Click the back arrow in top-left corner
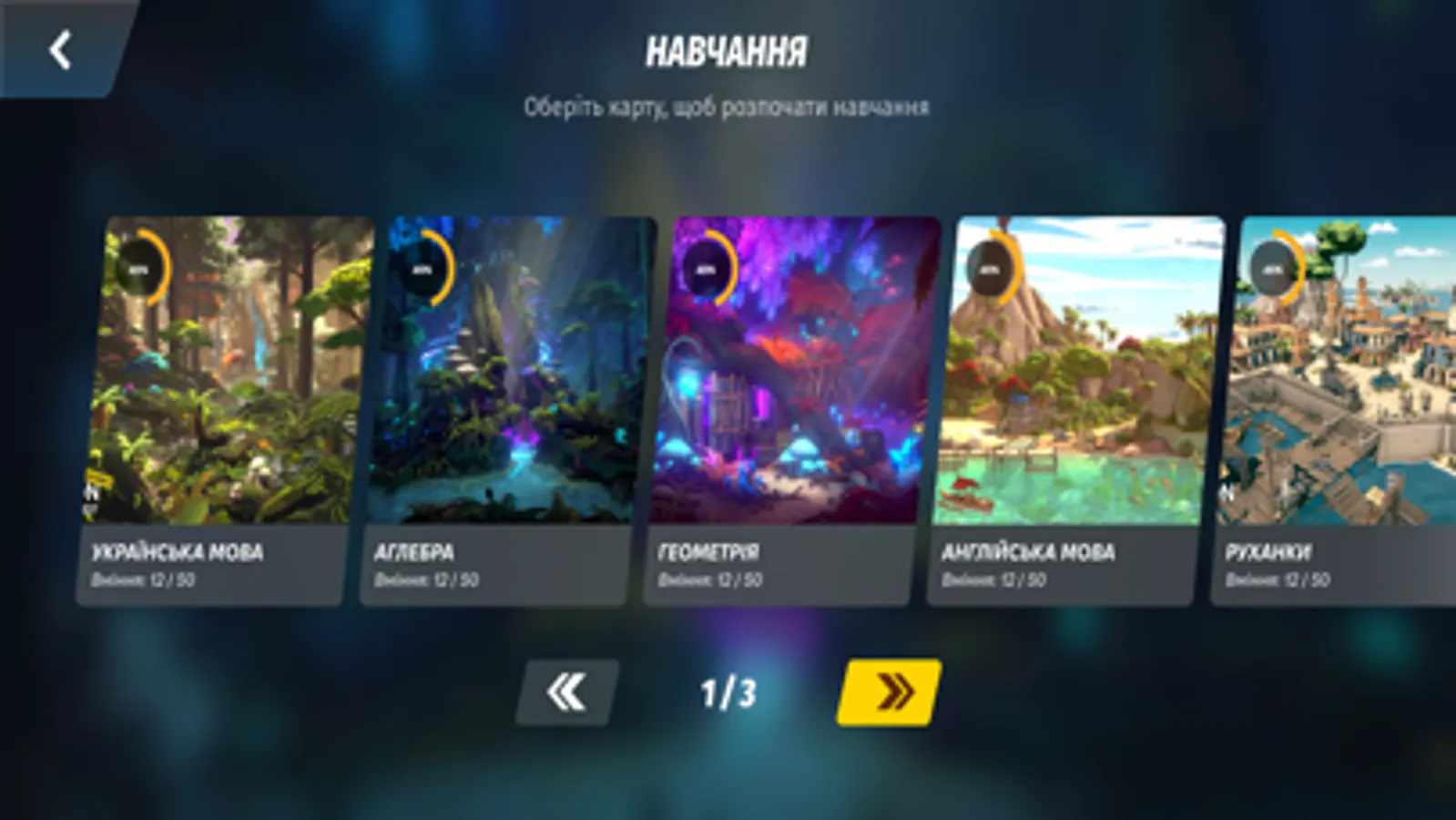Viewport: 1456px width, 820px height. pos(57,49)
